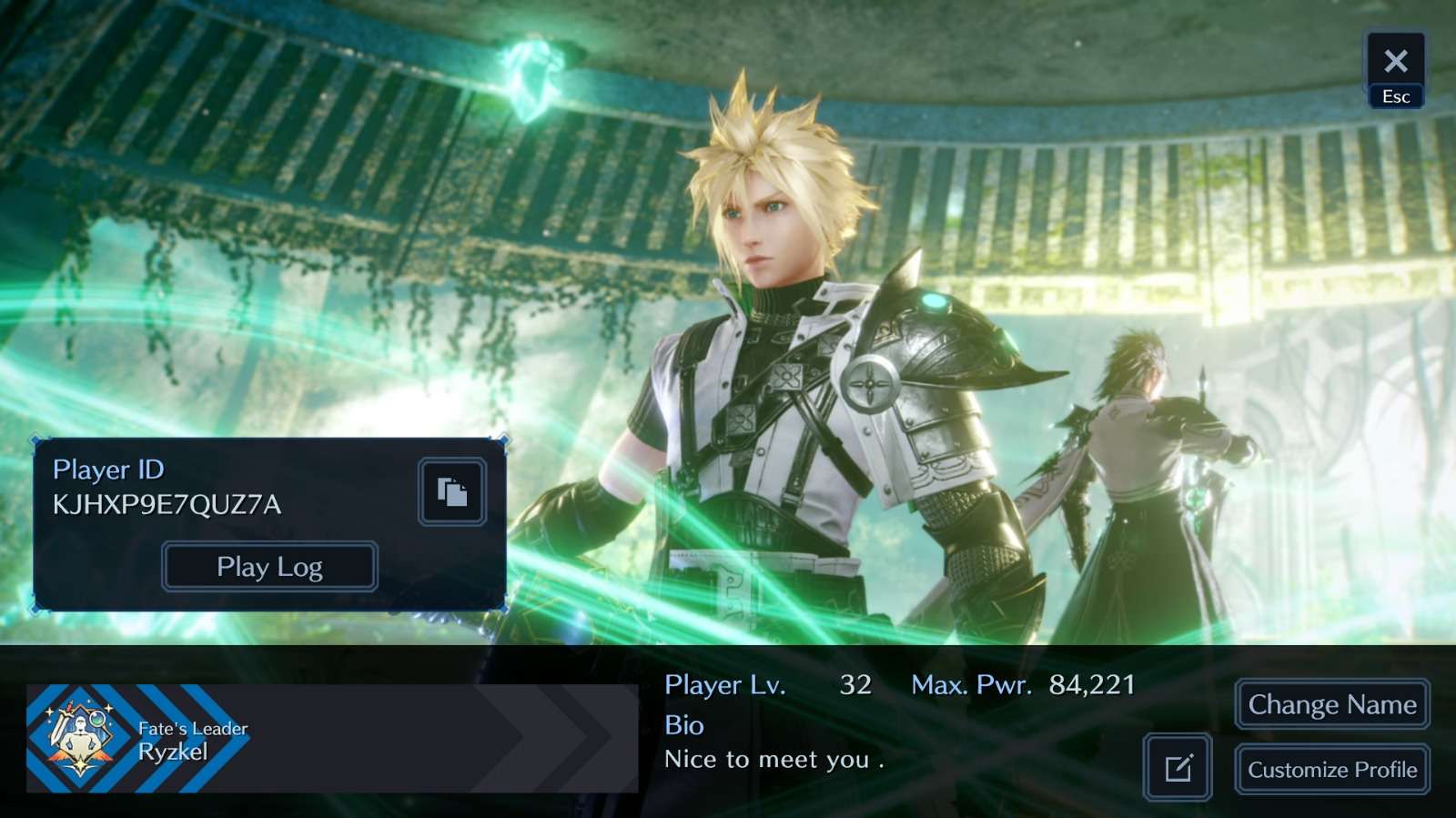
Task: Click the Change Name button
Action: tap(1331, 704)
